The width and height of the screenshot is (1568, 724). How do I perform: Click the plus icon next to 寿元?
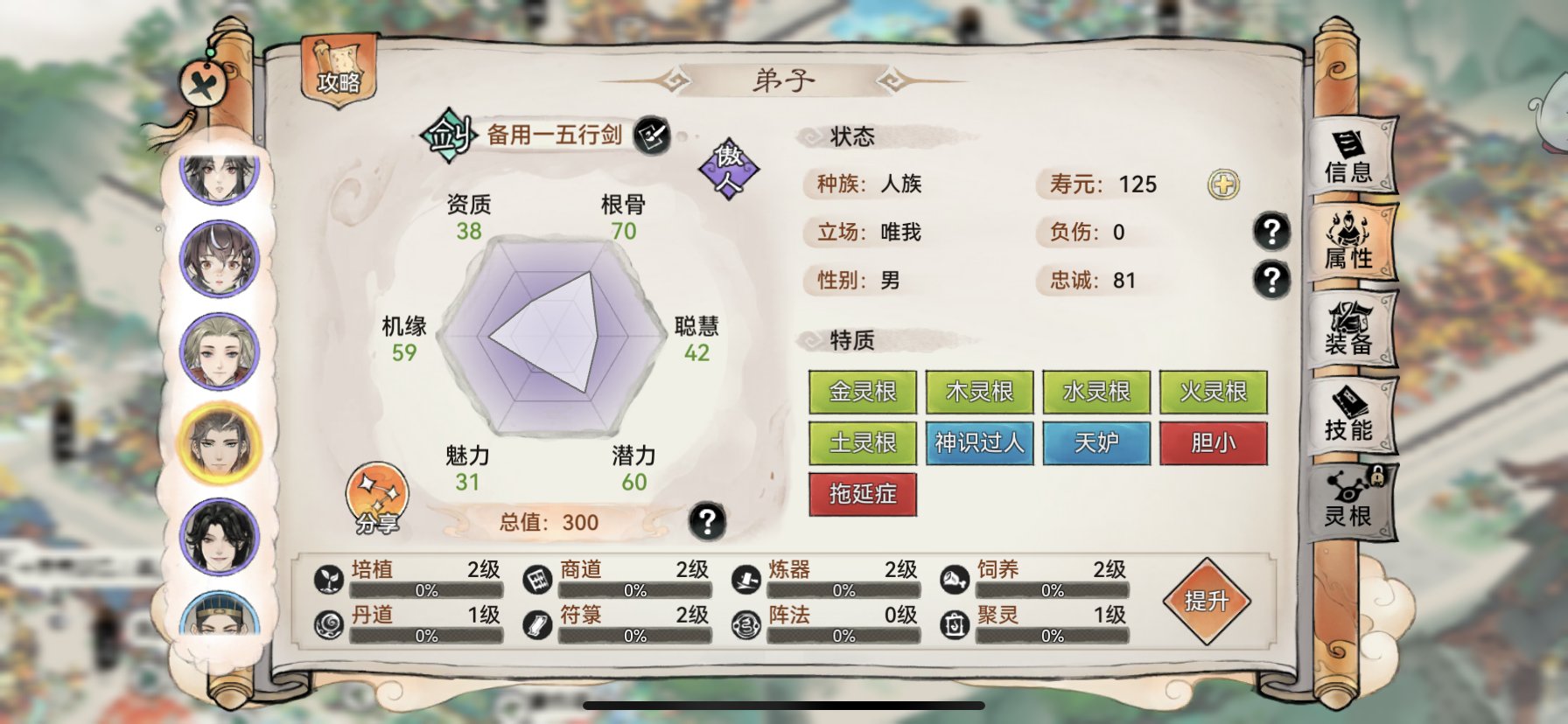click(x=1224, y=184)
